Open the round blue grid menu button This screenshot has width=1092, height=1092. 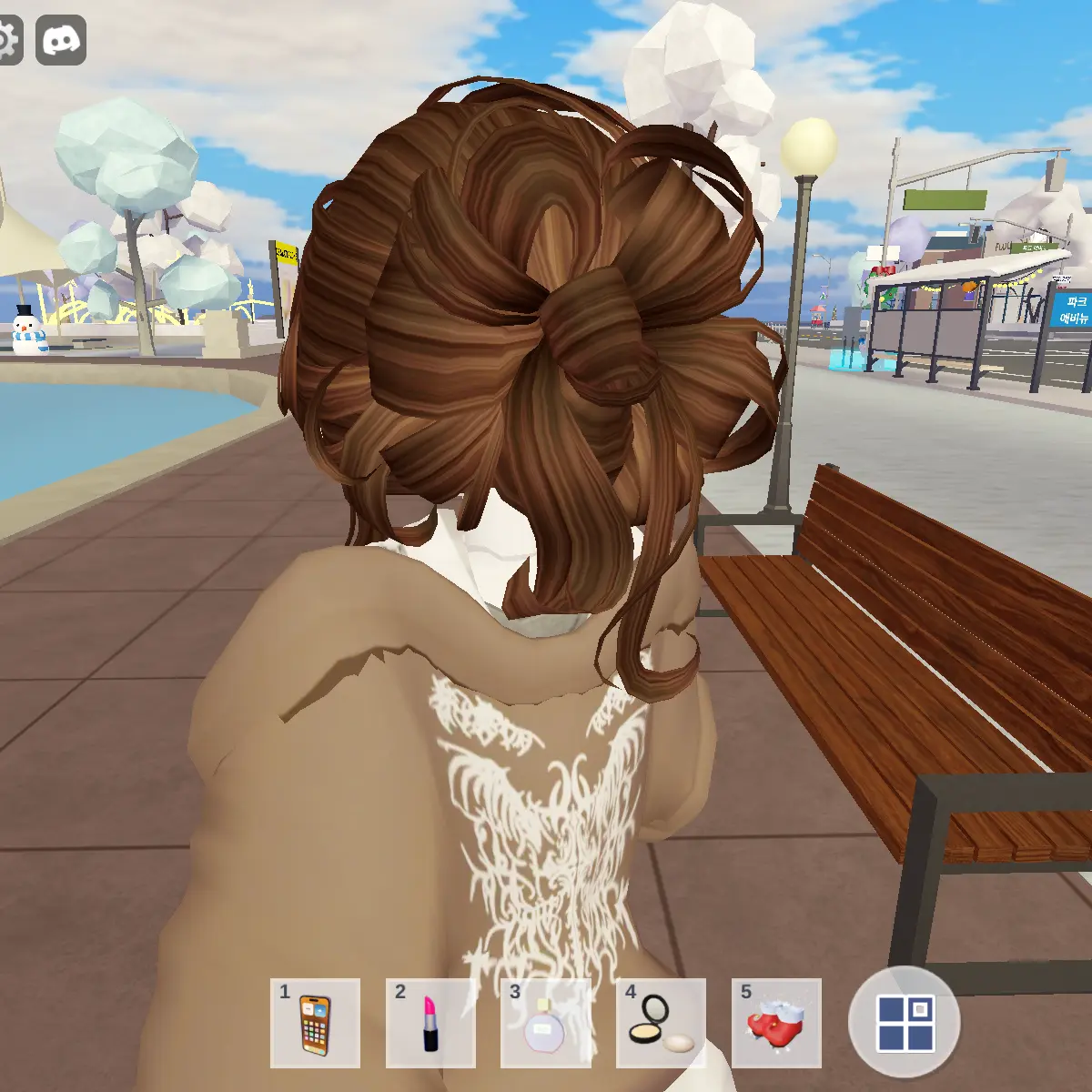click(x=905, y=1022)
